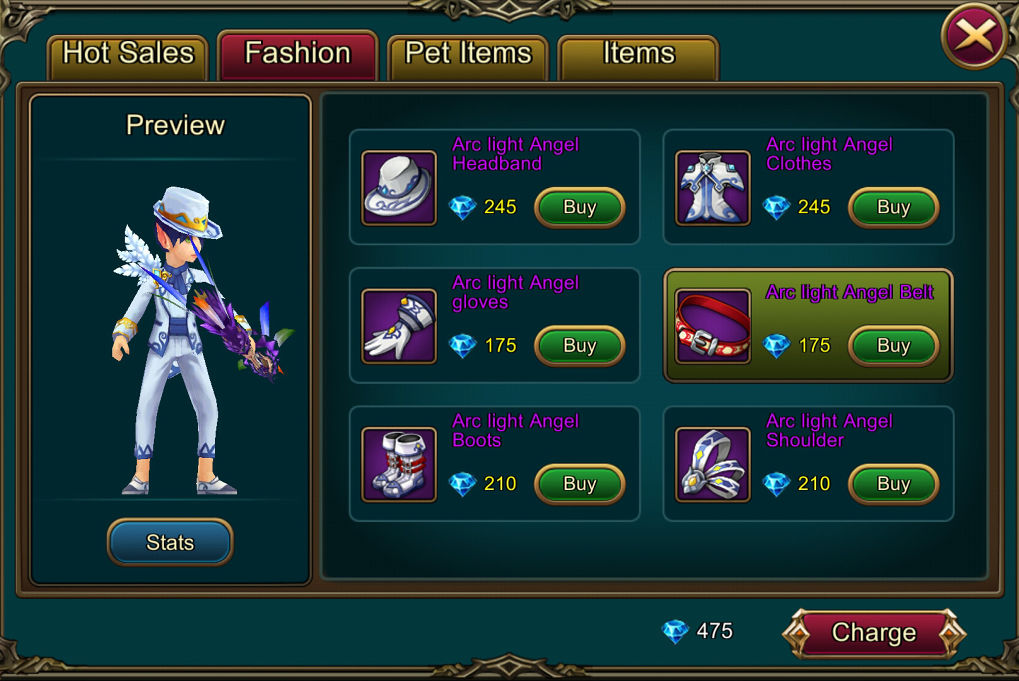Buy the Arc light Angel Headband
The width and height of the screenshot is (1019, 681).
click(580, 208)
